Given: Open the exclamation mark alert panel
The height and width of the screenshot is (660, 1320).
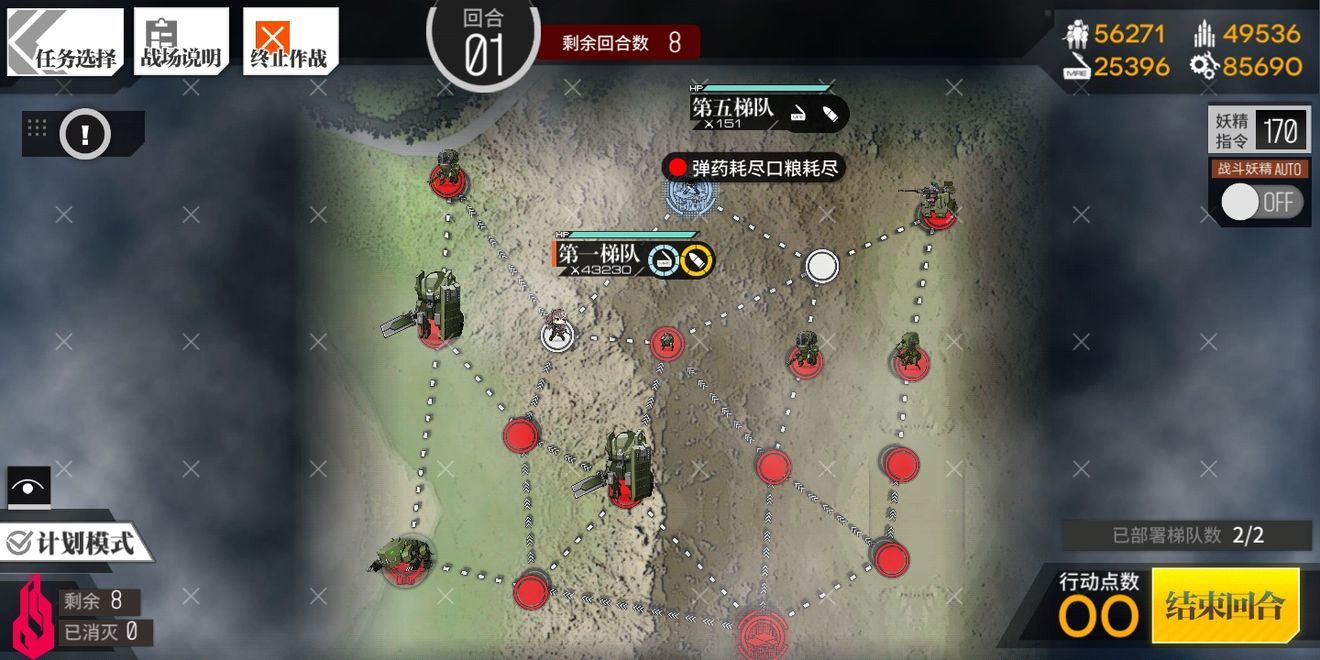Looking at the screenshot, I should tap(85, 133).
